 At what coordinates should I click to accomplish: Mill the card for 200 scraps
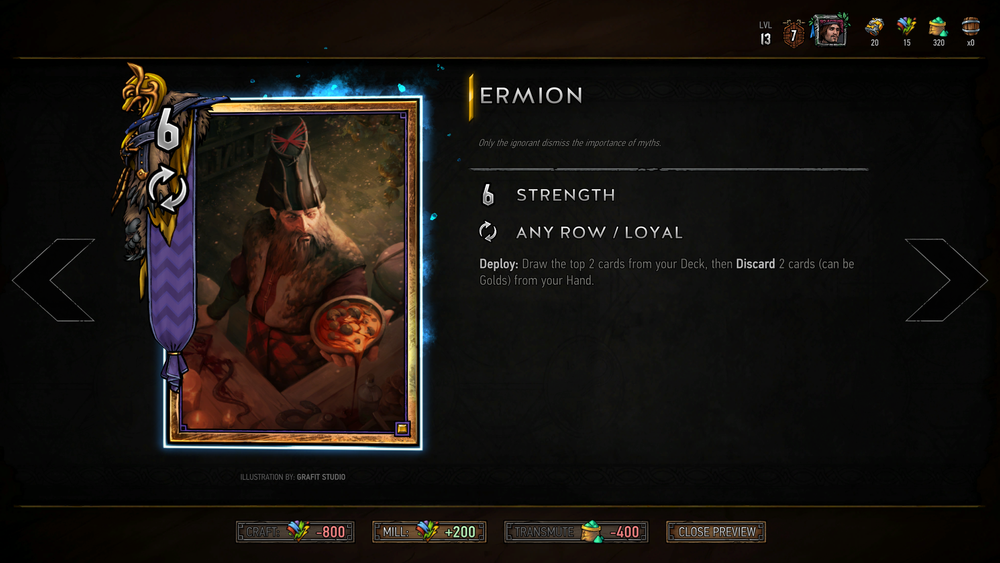(x=429, y=532)
